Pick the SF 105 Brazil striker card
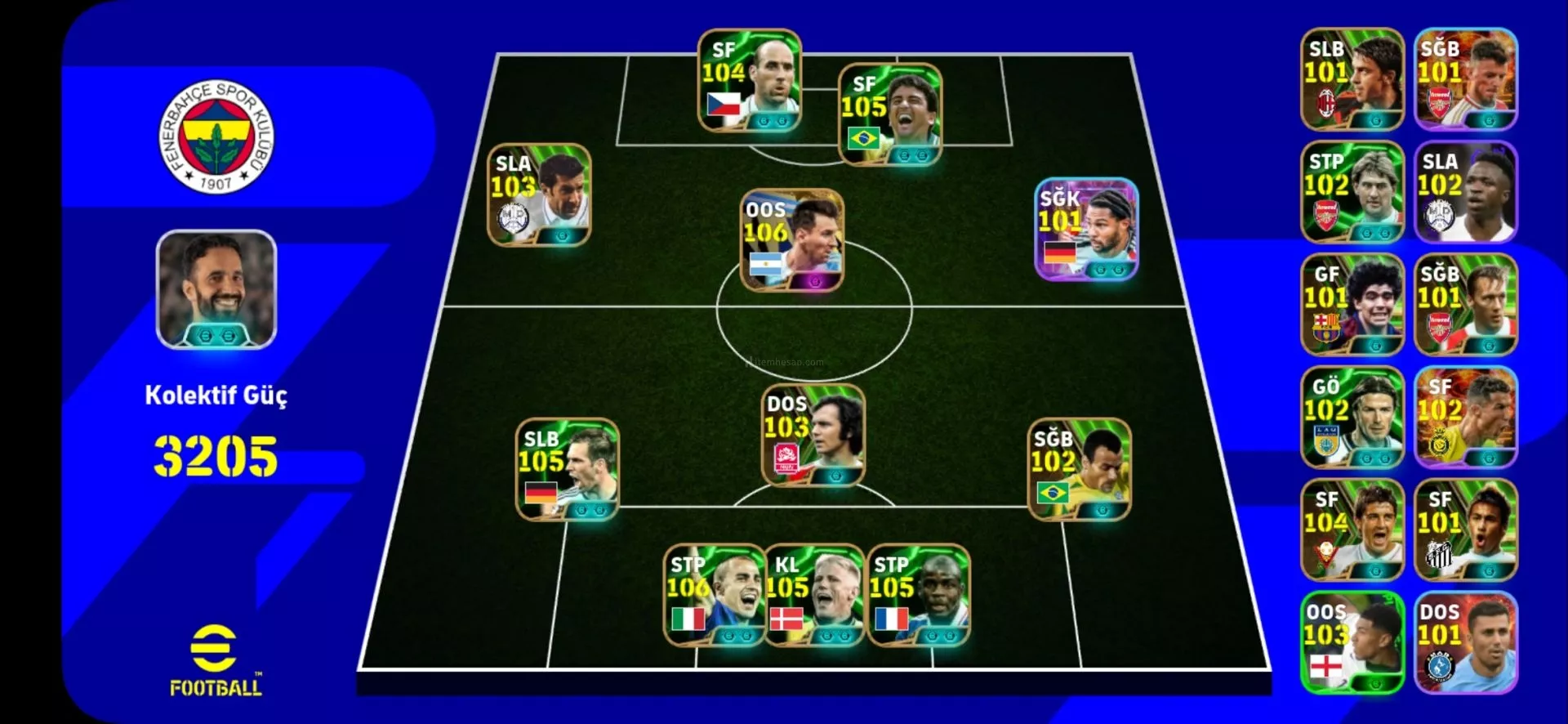1568x724 pixels. coord(890,114)
